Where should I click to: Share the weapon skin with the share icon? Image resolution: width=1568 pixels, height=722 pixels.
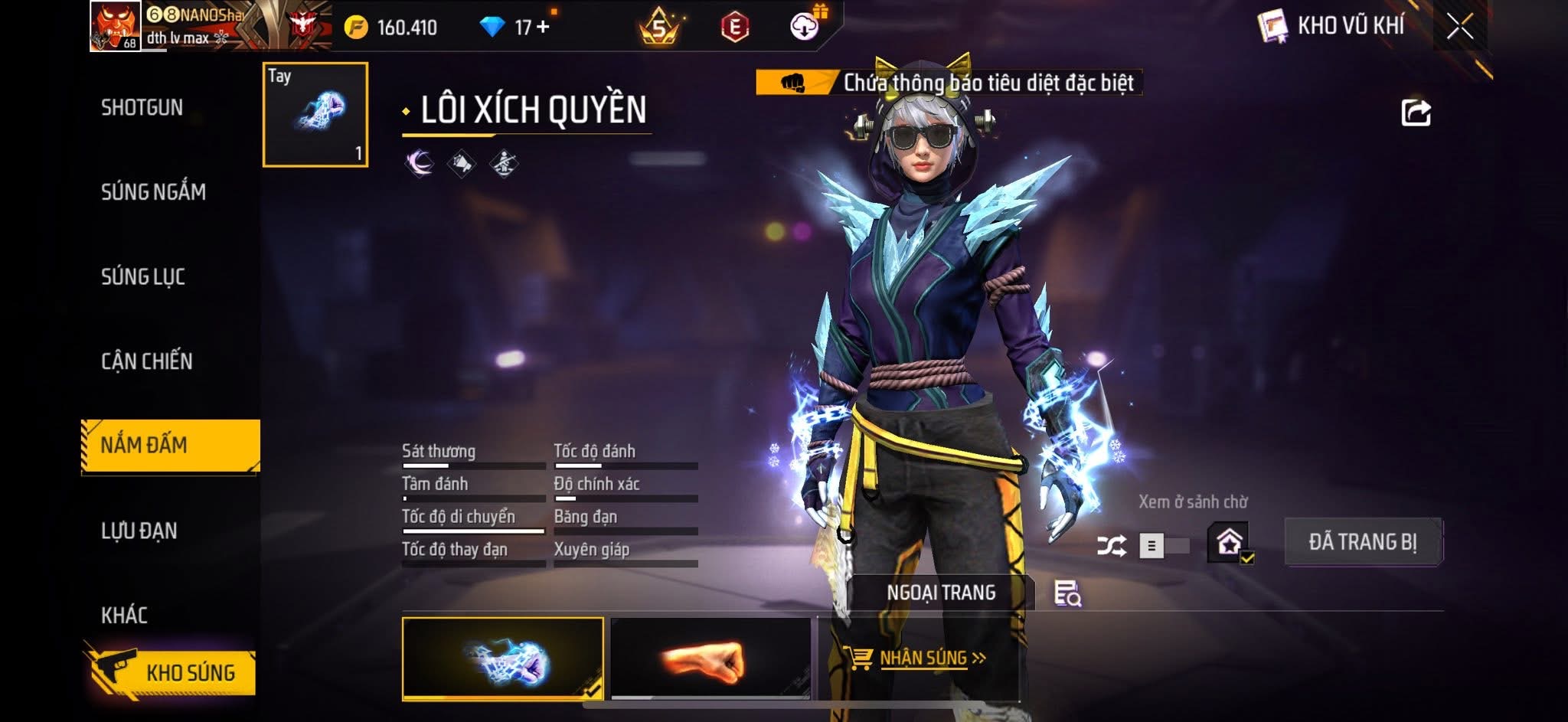point(1416,113)
